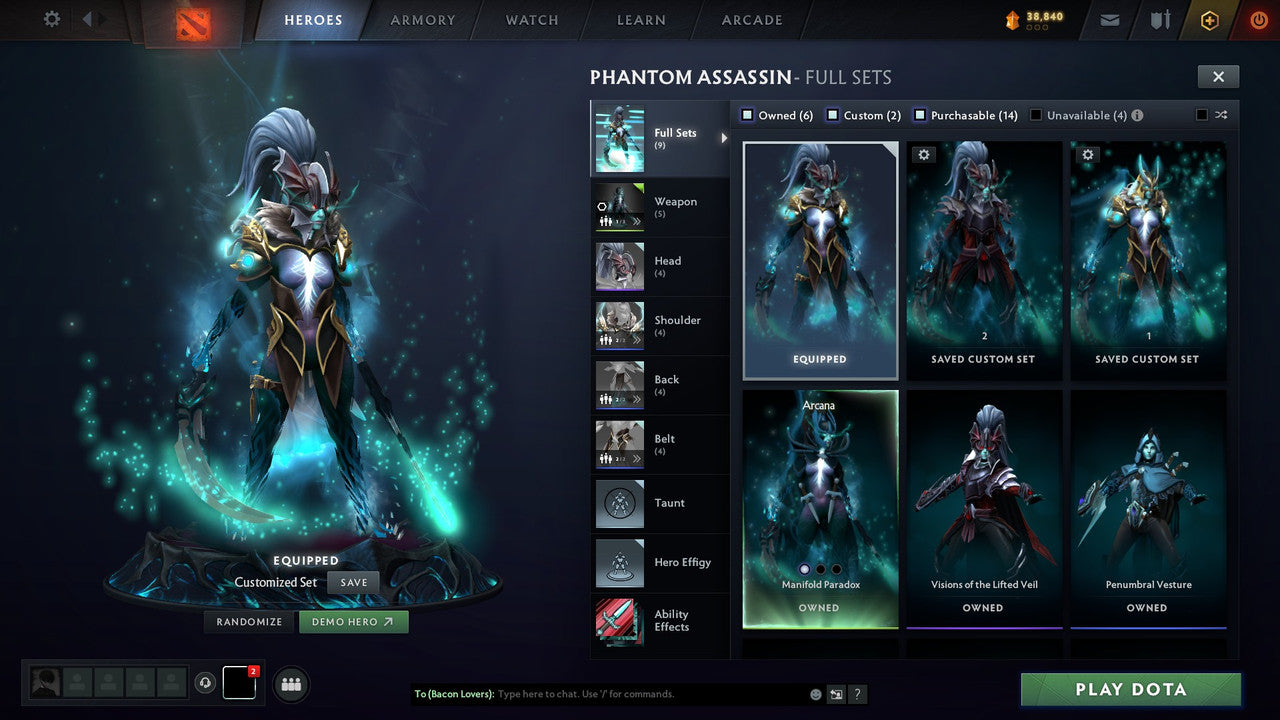1280x720 pixels.
Task: Open the Arcade menu
Action: 751,19
